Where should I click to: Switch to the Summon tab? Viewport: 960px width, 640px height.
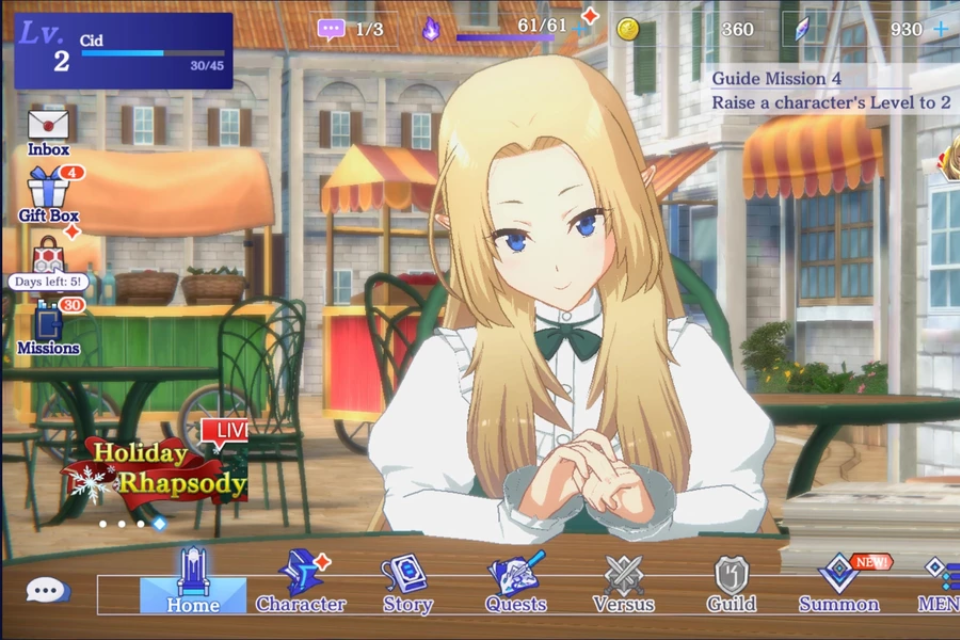pyautogui.click(x=839, y=582)
